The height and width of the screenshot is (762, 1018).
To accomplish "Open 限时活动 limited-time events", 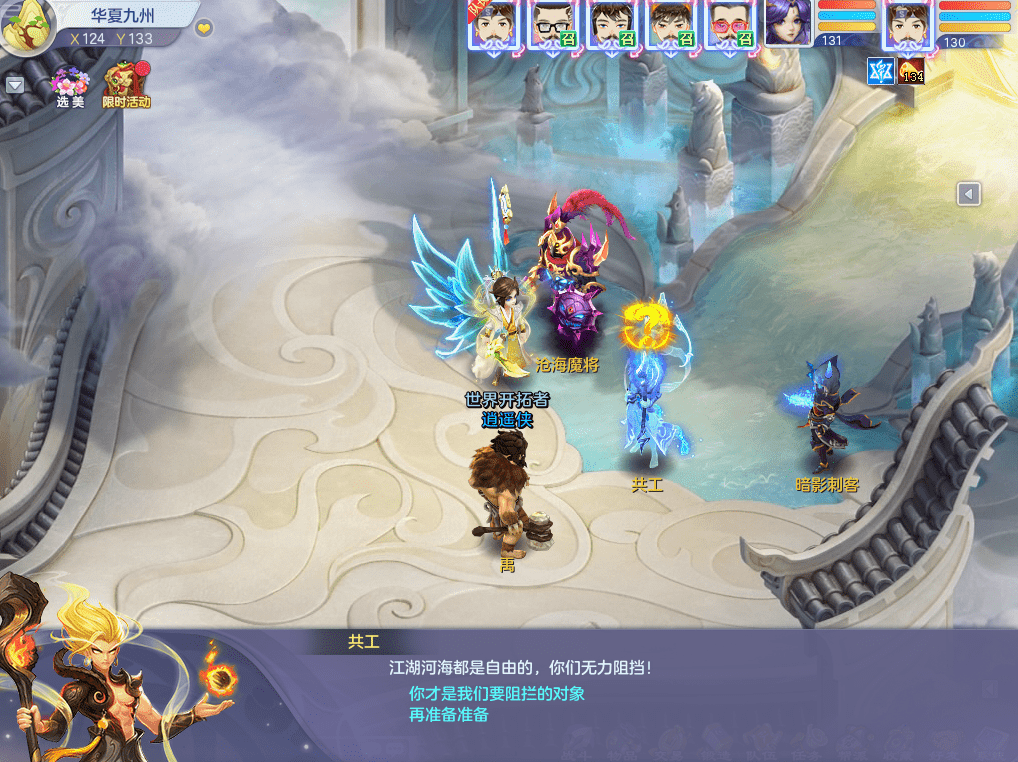I will [x=126, y=84].
